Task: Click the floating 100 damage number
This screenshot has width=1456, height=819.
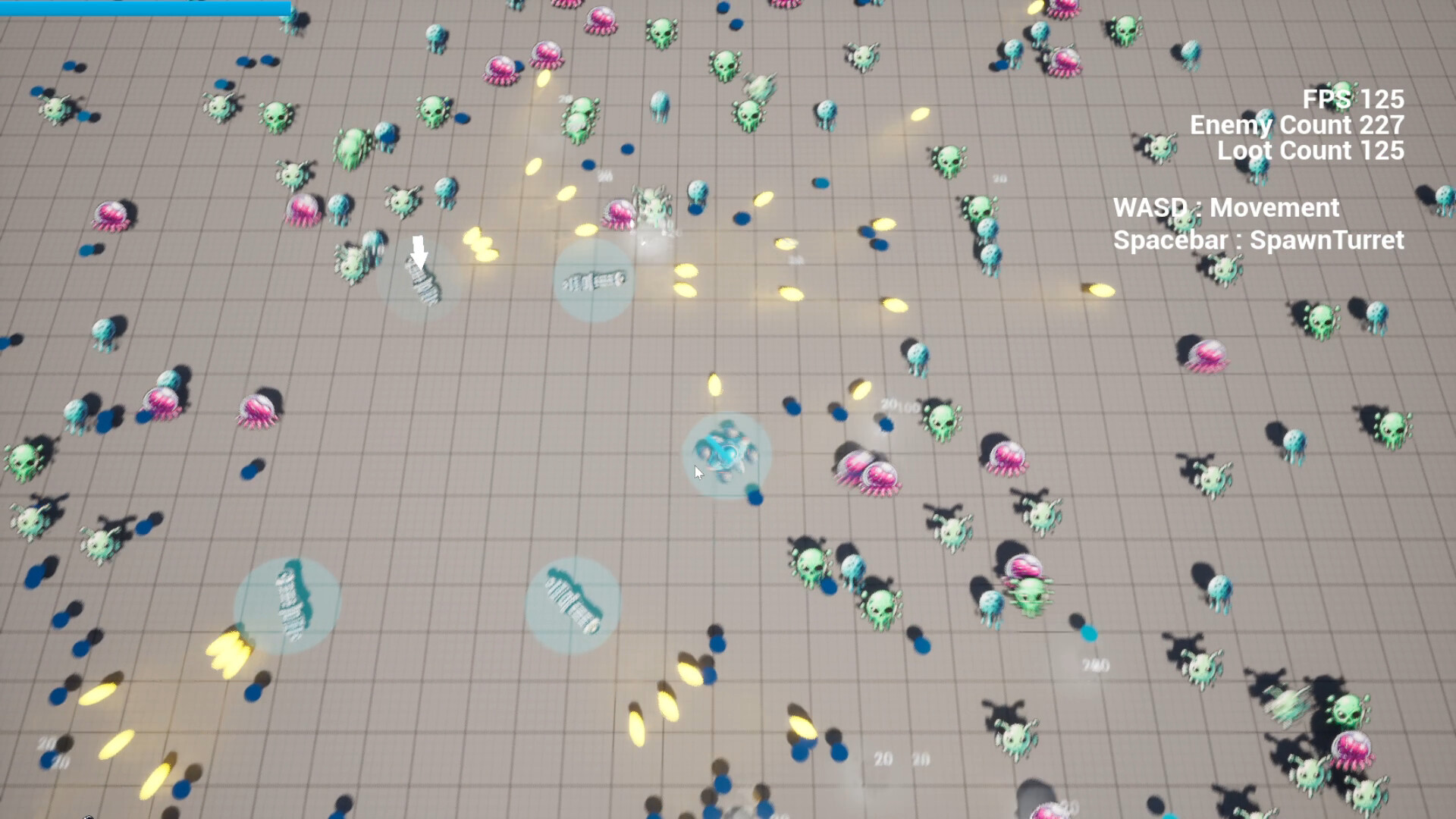Action: [905, 403]
